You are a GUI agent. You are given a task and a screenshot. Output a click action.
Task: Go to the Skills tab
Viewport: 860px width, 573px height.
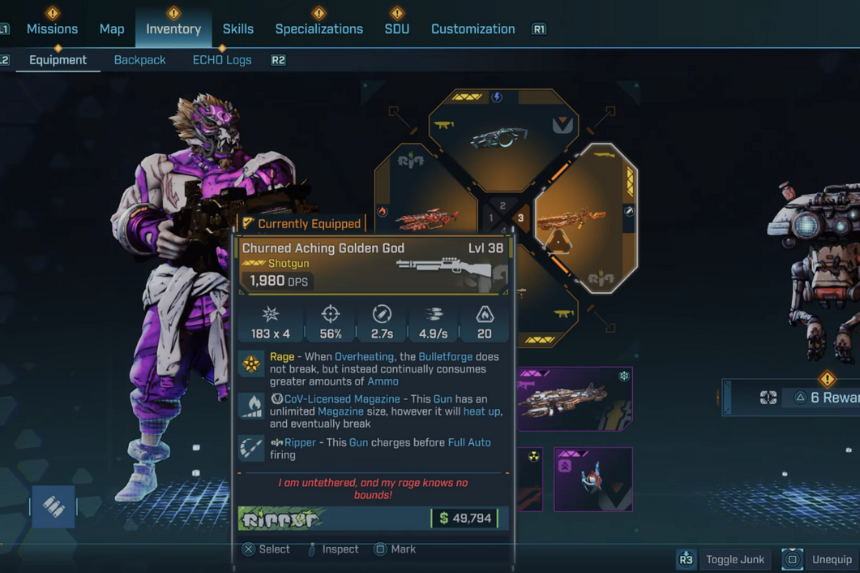coord(238,29)
